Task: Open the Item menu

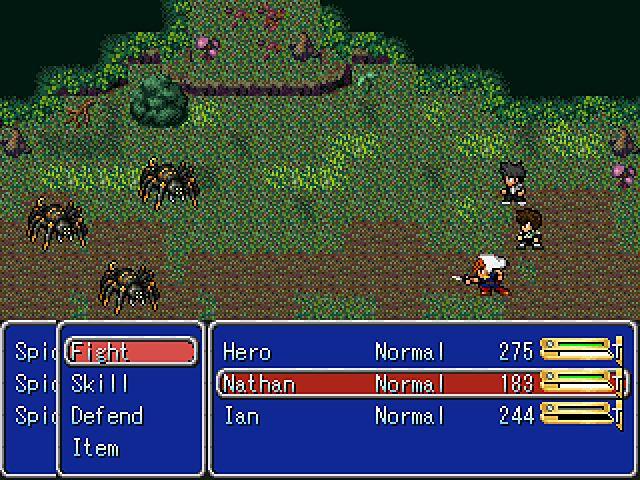Action: (95, 447)
